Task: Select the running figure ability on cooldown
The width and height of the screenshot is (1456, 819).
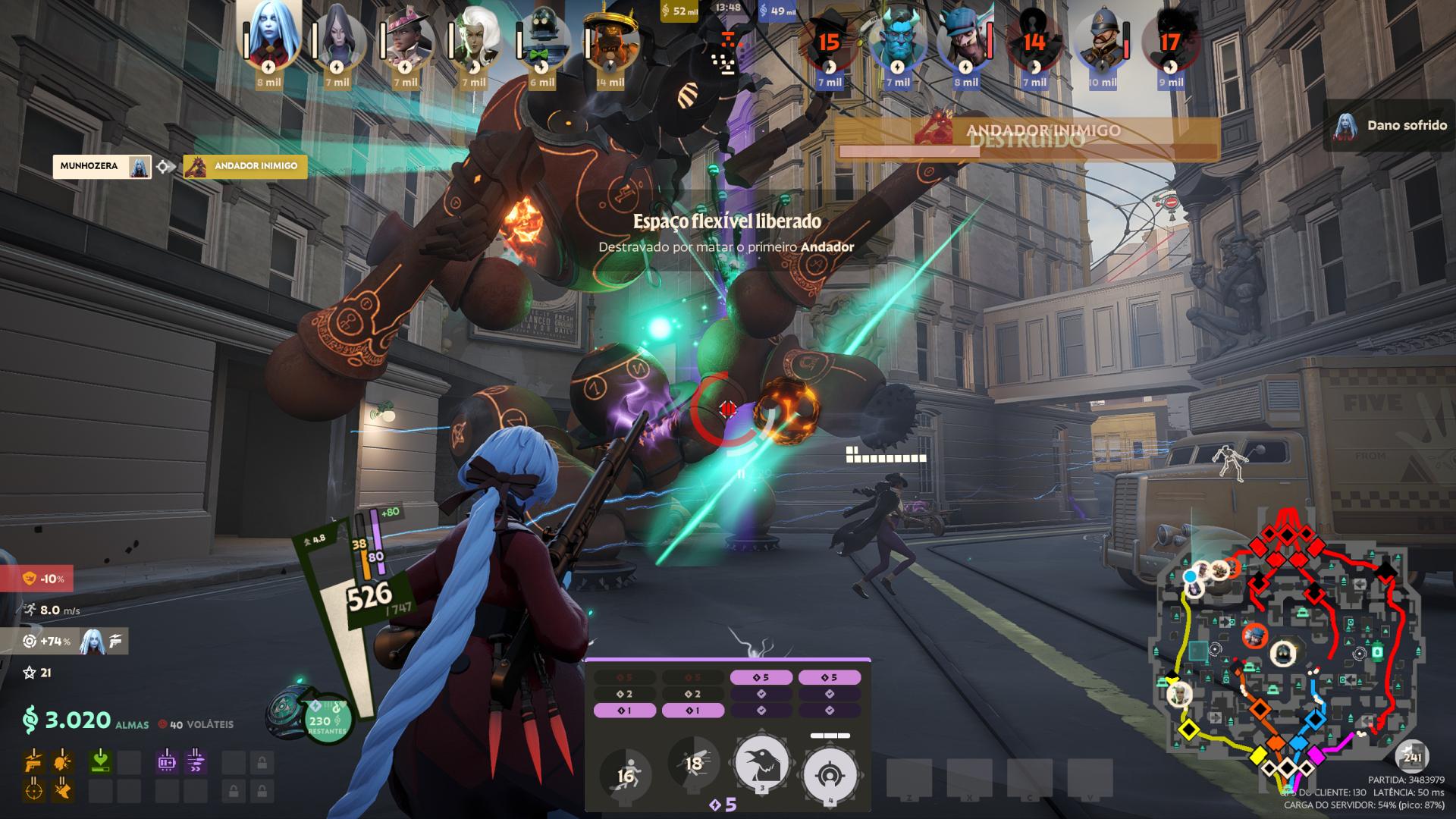Action: click(626, 775)
